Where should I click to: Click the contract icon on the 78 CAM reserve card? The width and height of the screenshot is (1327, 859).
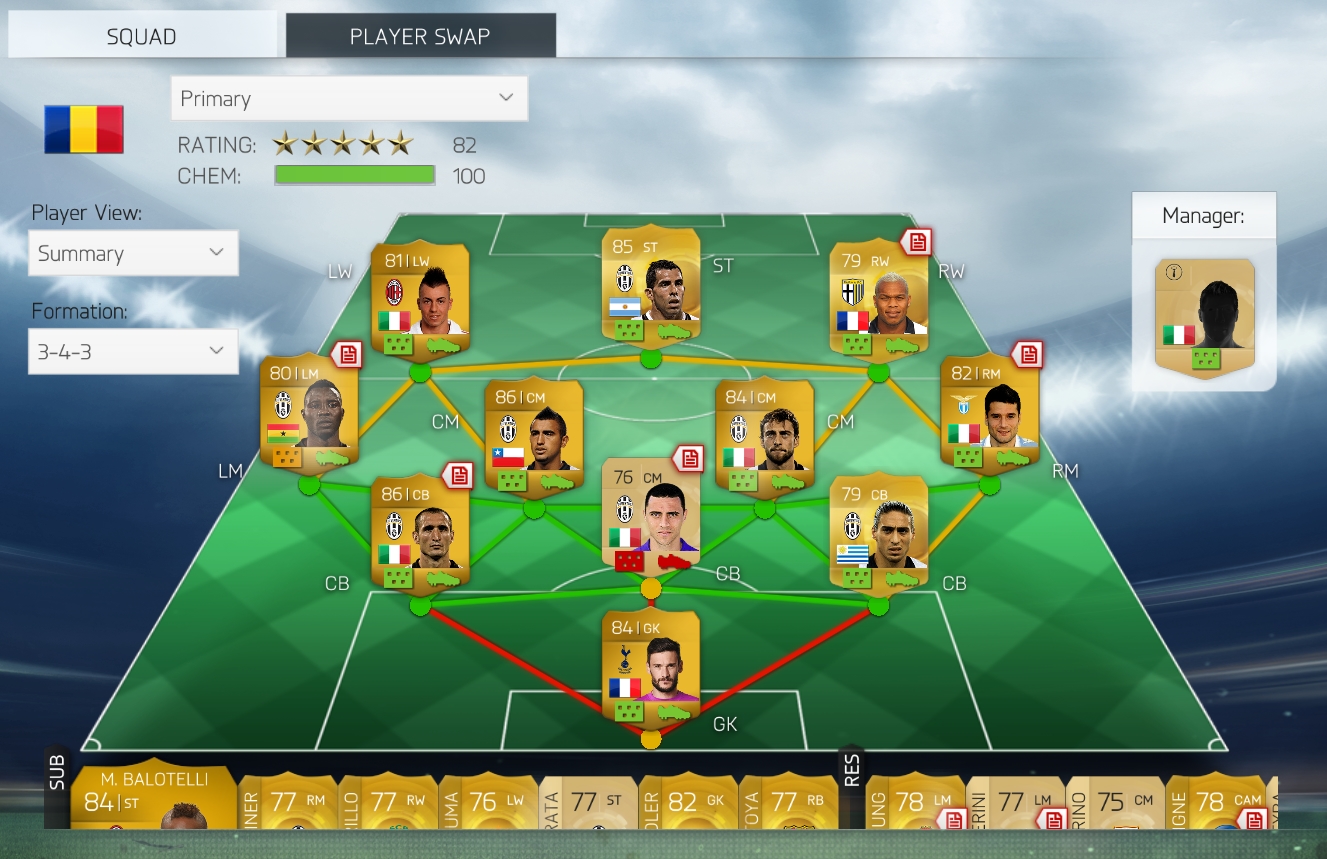(x=1255, y=819)
